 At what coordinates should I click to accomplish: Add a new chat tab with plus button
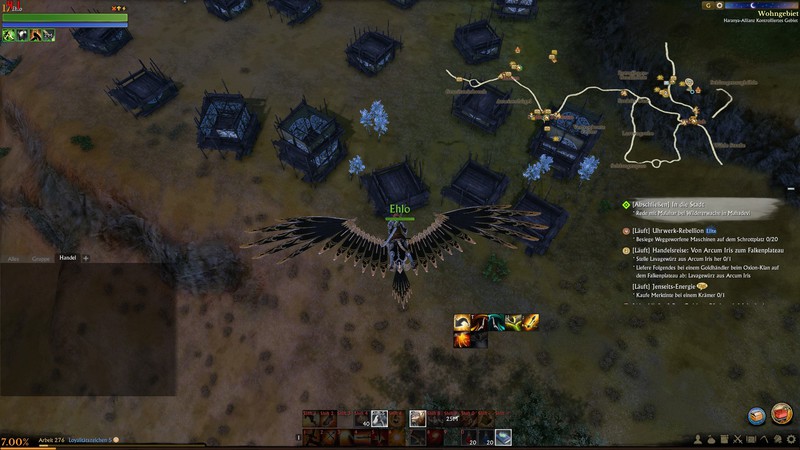coord(85,258)
